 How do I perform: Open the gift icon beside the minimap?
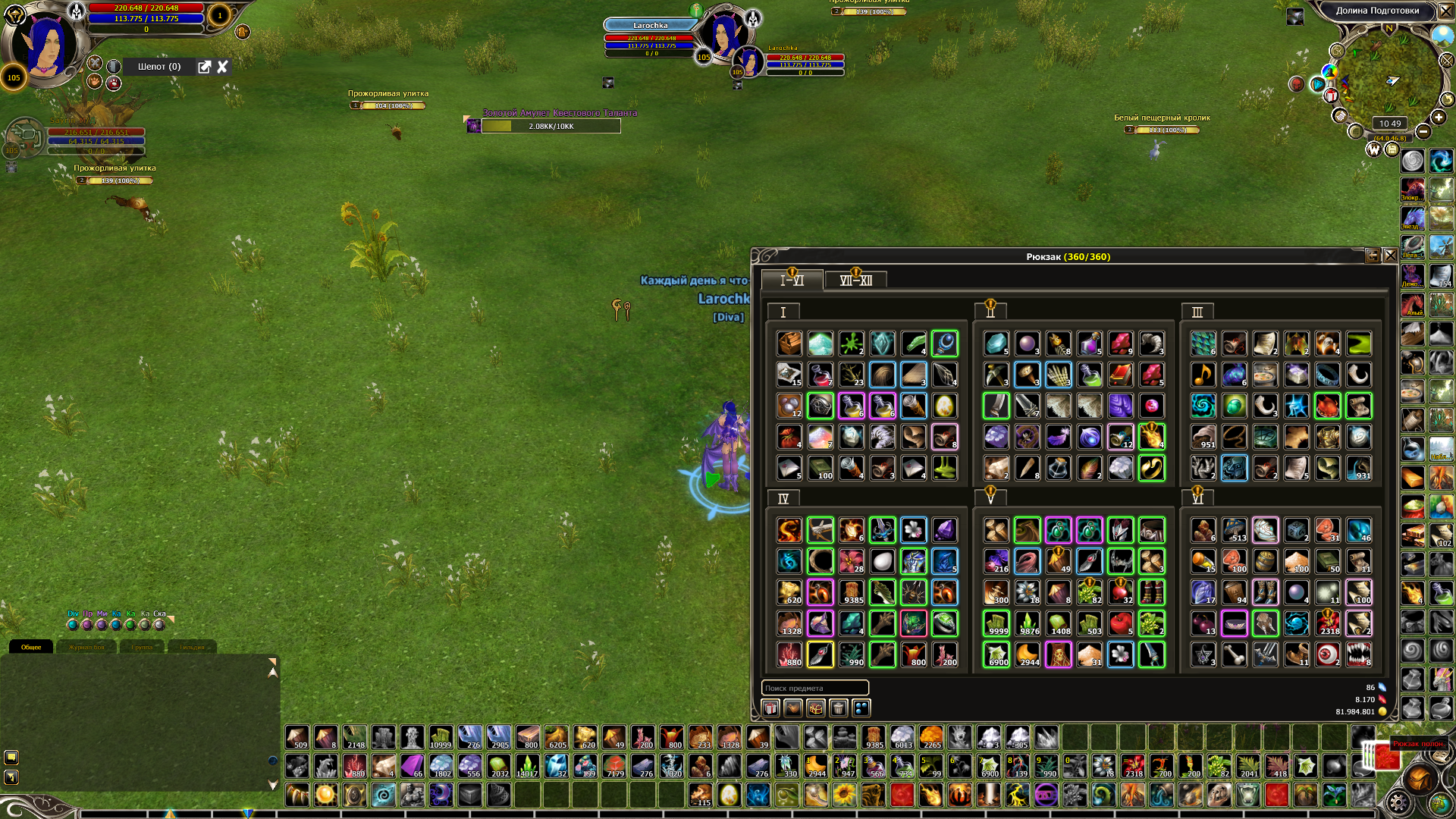click(x=1331, y=96)
